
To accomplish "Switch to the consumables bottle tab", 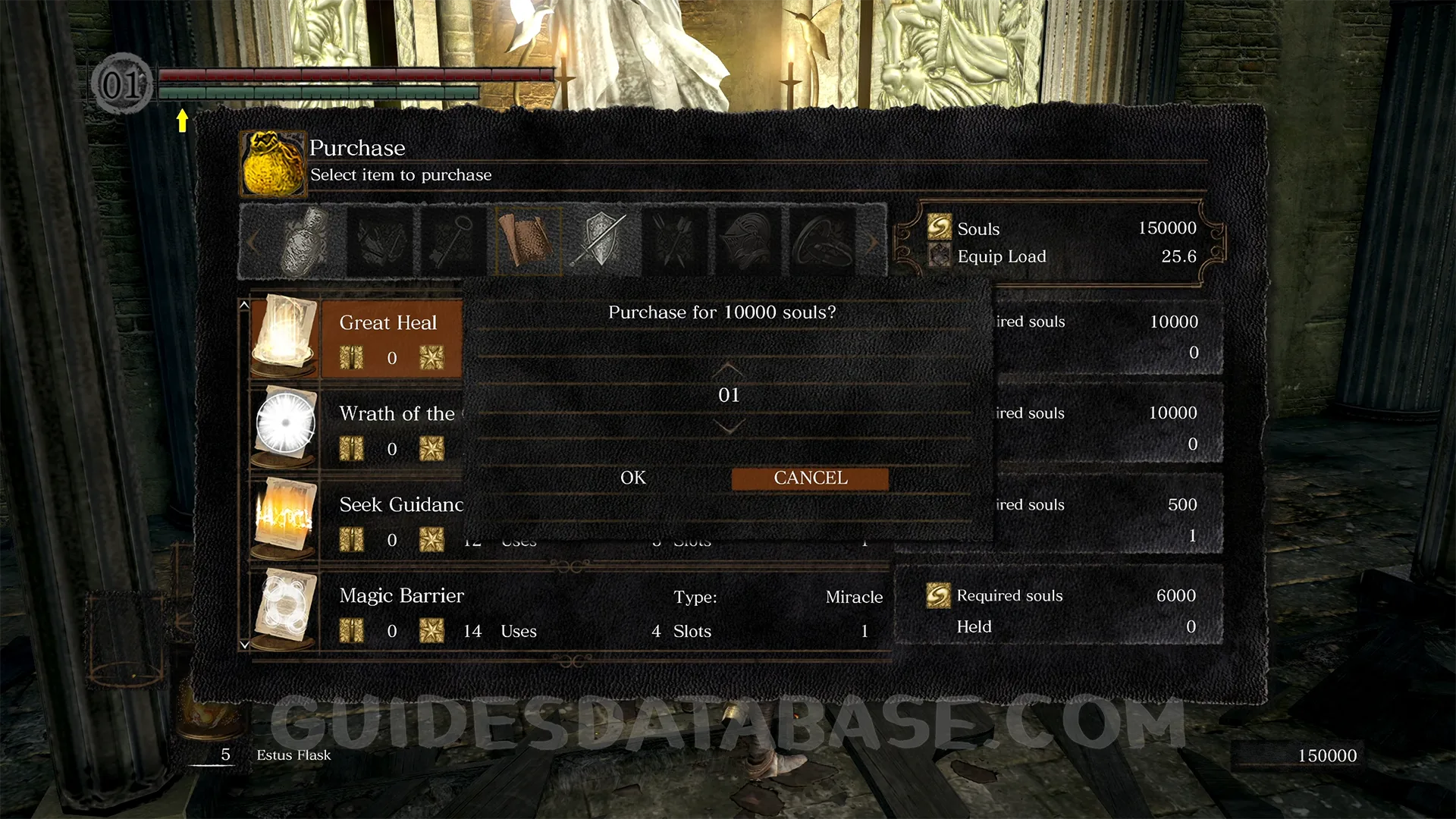I will coord(306,240).
